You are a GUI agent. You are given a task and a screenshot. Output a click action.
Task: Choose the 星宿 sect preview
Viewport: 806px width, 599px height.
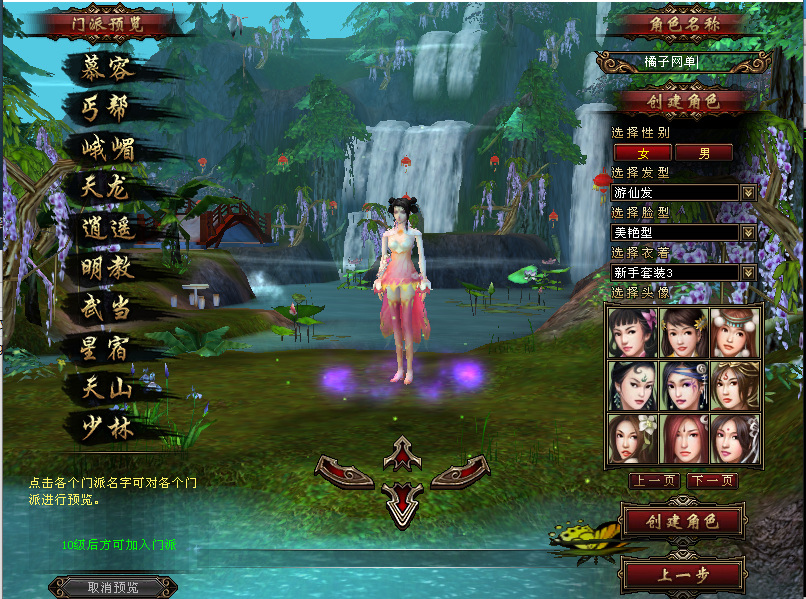[x=108, y=348]
